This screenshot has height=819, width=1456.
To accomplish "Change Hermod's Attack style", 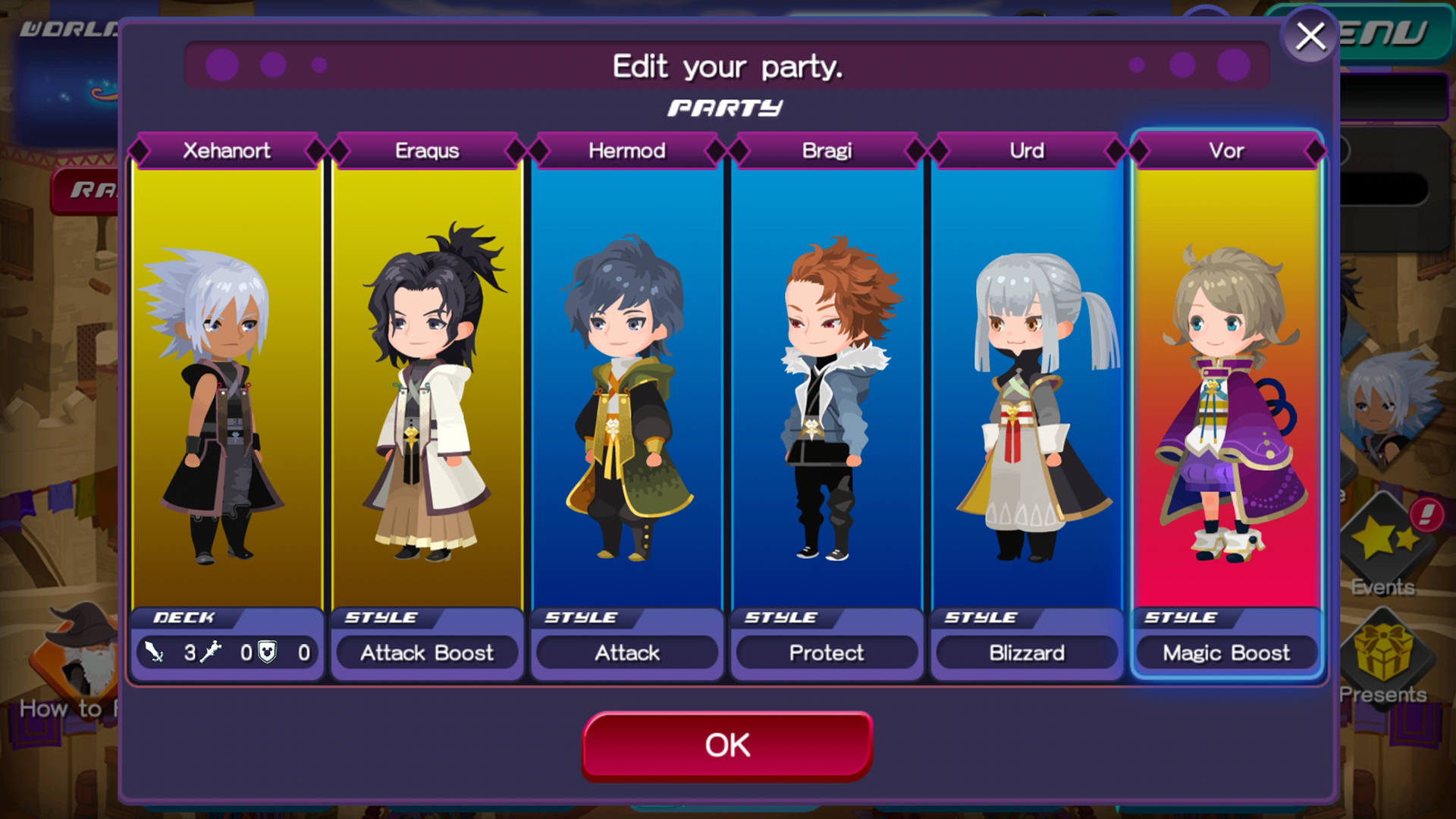I will pos(626,652).
